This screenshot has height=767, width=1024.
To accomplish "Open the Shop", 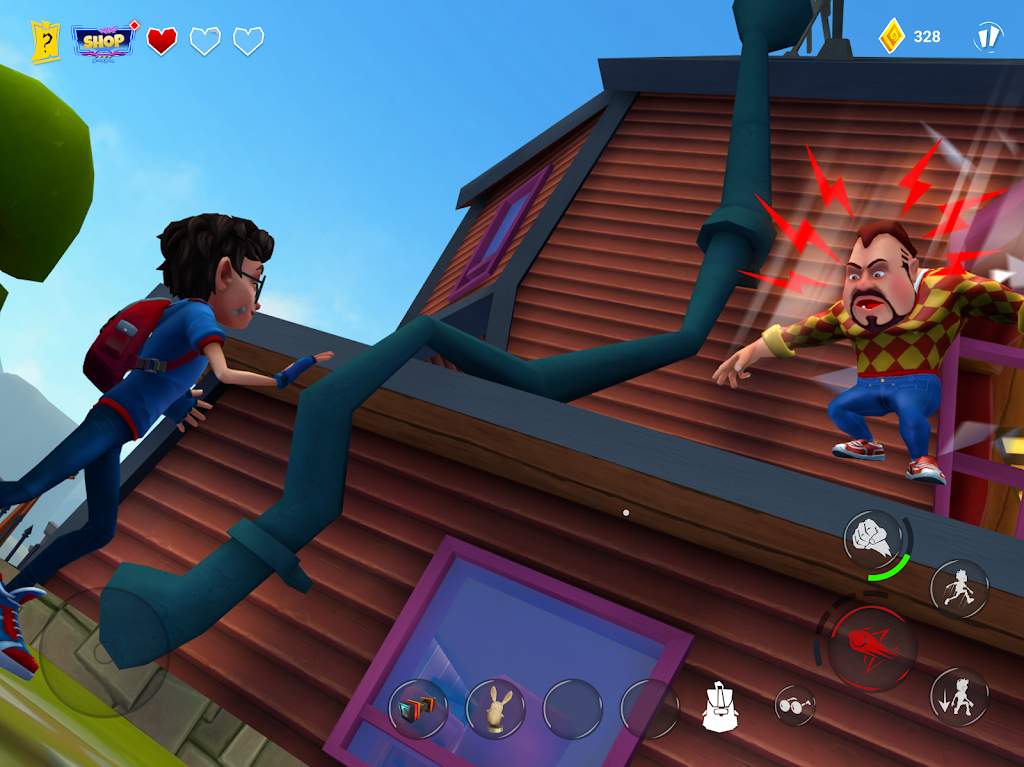I will click(104, 41).
